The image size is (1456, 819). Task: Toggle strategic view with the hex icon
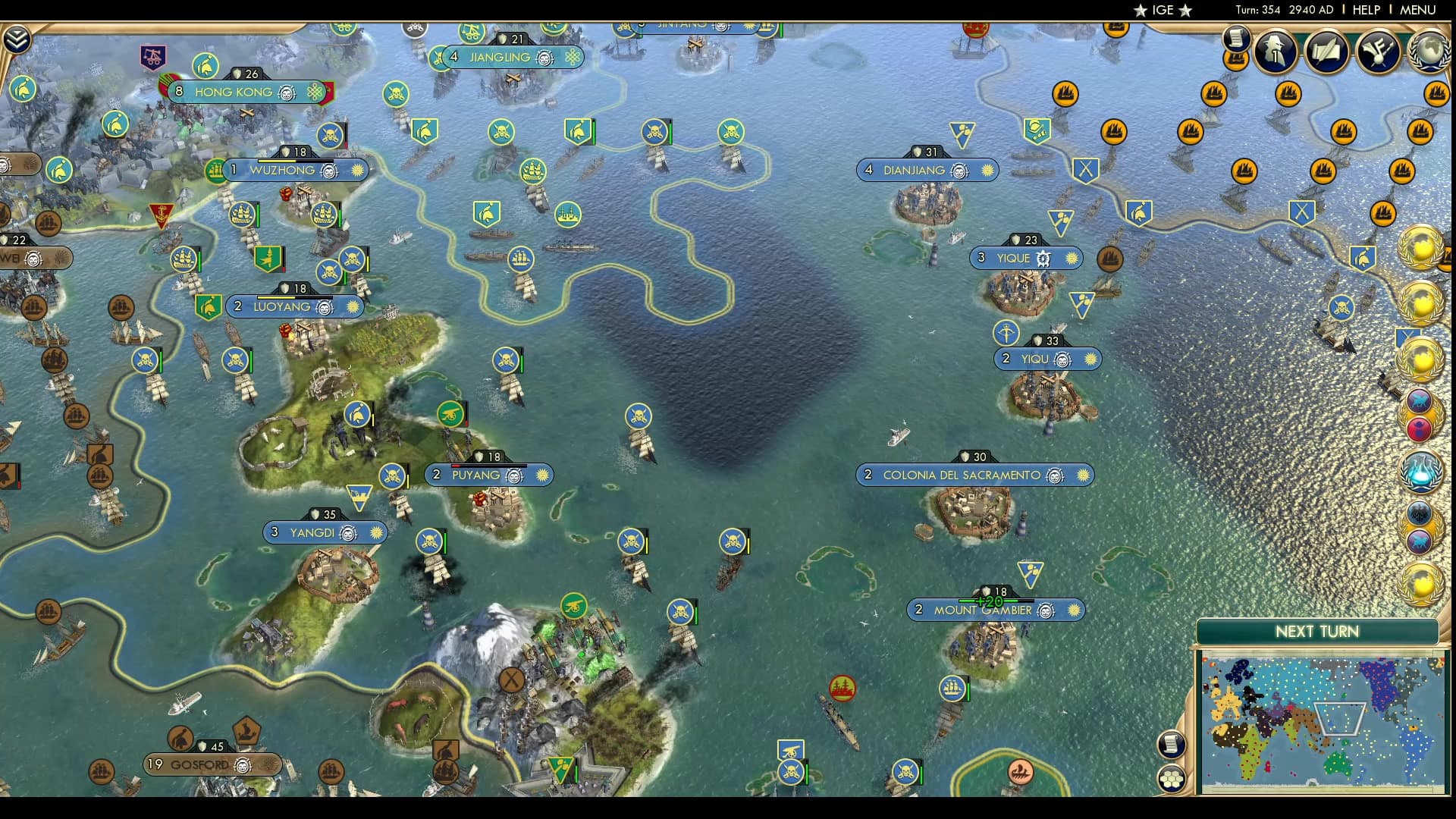click(1172, 777)
